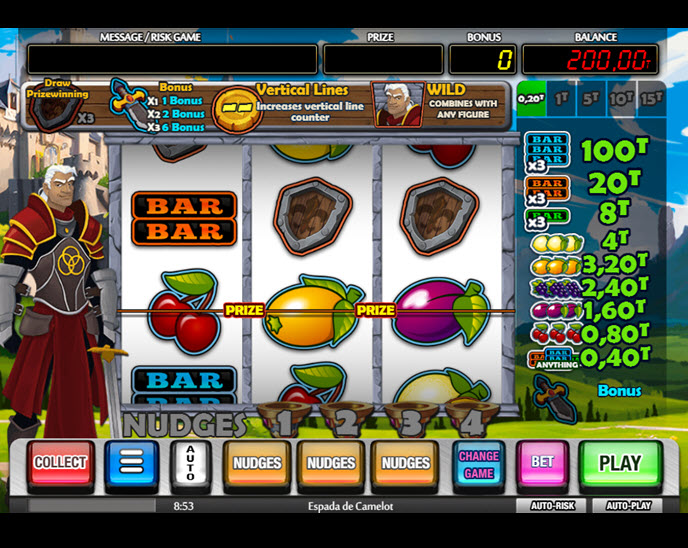Select the 0,20T bet tab
The width and height of the screenshot is (688, 548).
click(x=530, y=99)
